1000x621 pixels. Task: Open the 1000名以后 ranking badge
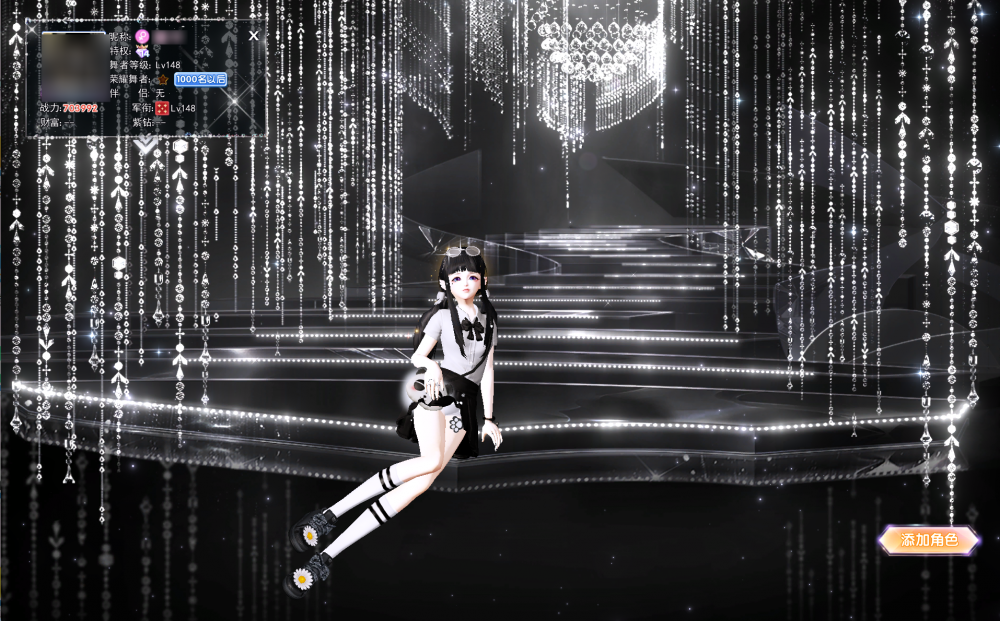[200, 78]
